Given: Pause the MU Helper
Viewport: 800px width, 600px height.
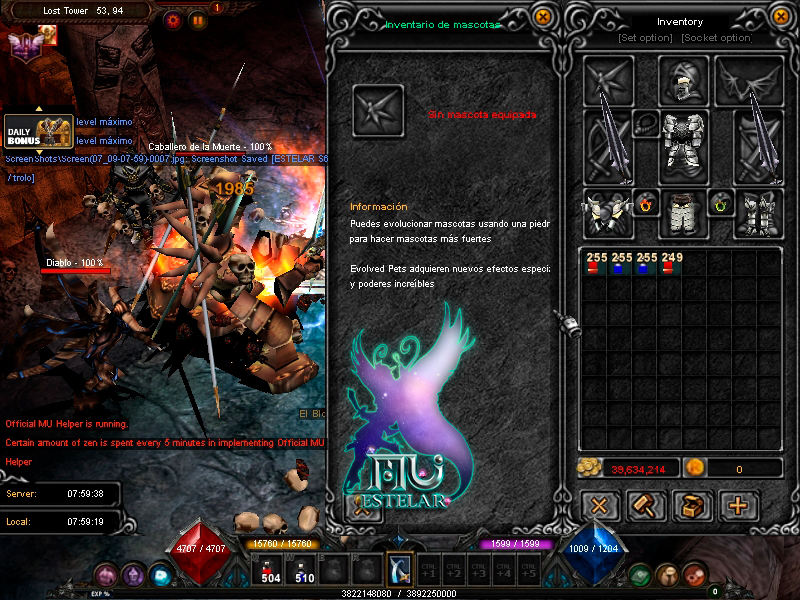Looking at the screenshot, I should pos(198,19).
